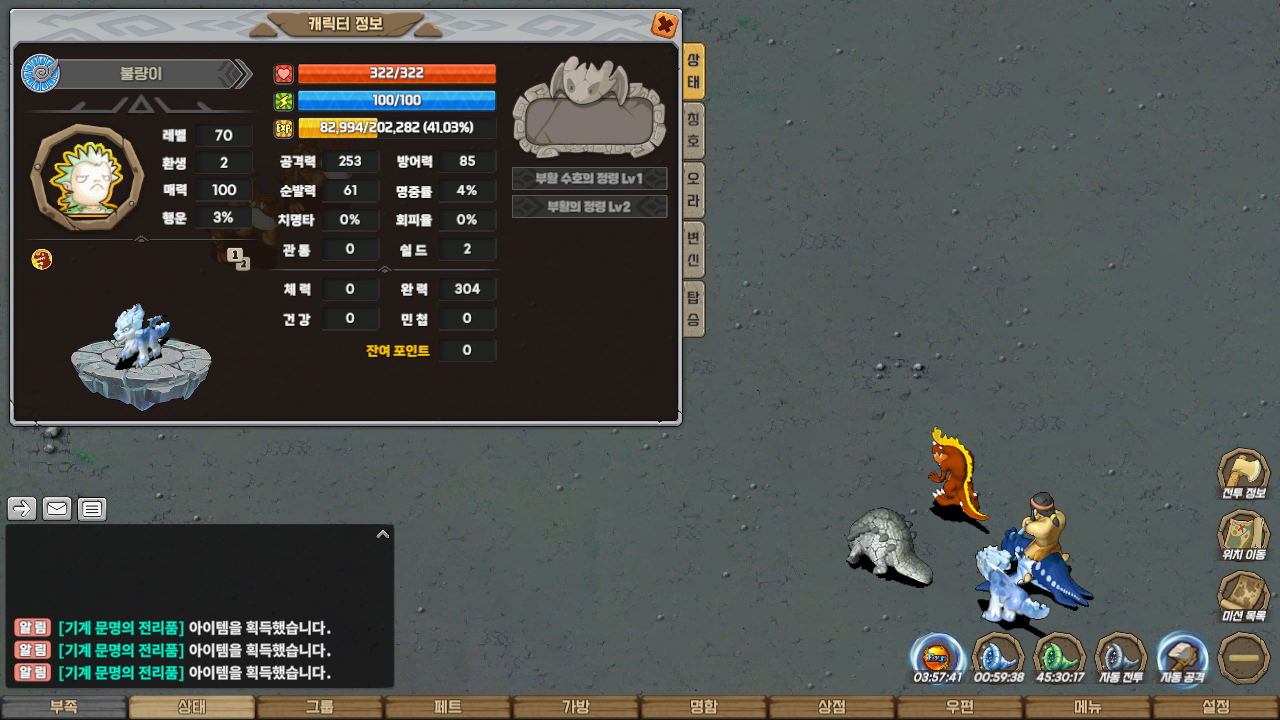This screenshot has height=720, width=1280.
Task: Show the 탑승 side tab
Action: pyautogui.click(x=693, y=309)
